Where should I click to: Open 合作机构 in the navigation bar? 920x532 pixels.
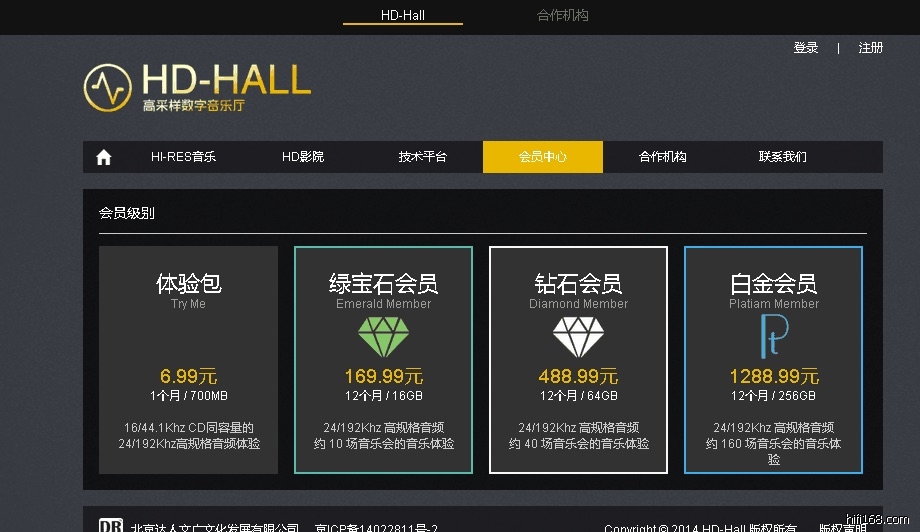click(x=663, y=157)
